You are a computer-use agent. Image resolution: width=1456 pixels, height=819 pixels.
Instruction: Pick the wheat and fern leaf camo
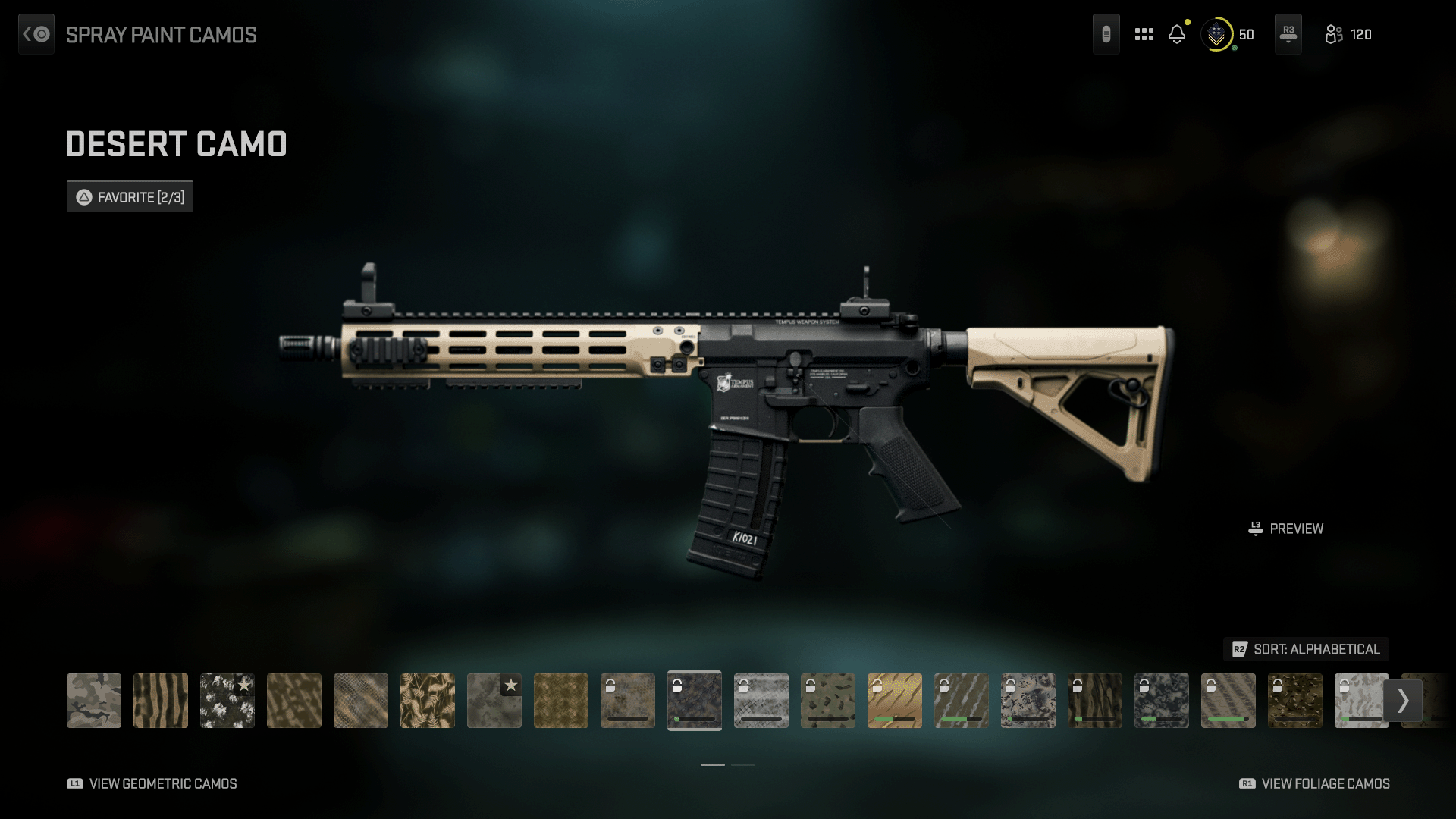click(428, 701)
